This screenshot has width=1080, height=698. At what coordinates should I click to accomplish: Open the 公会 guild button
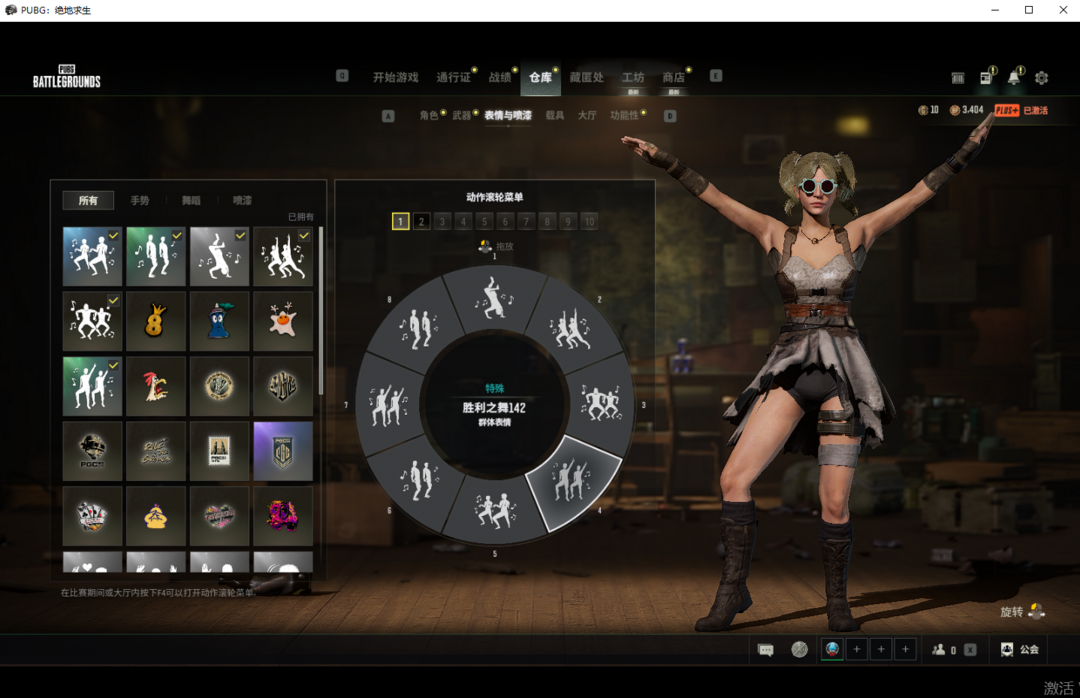pos(1020,650)
